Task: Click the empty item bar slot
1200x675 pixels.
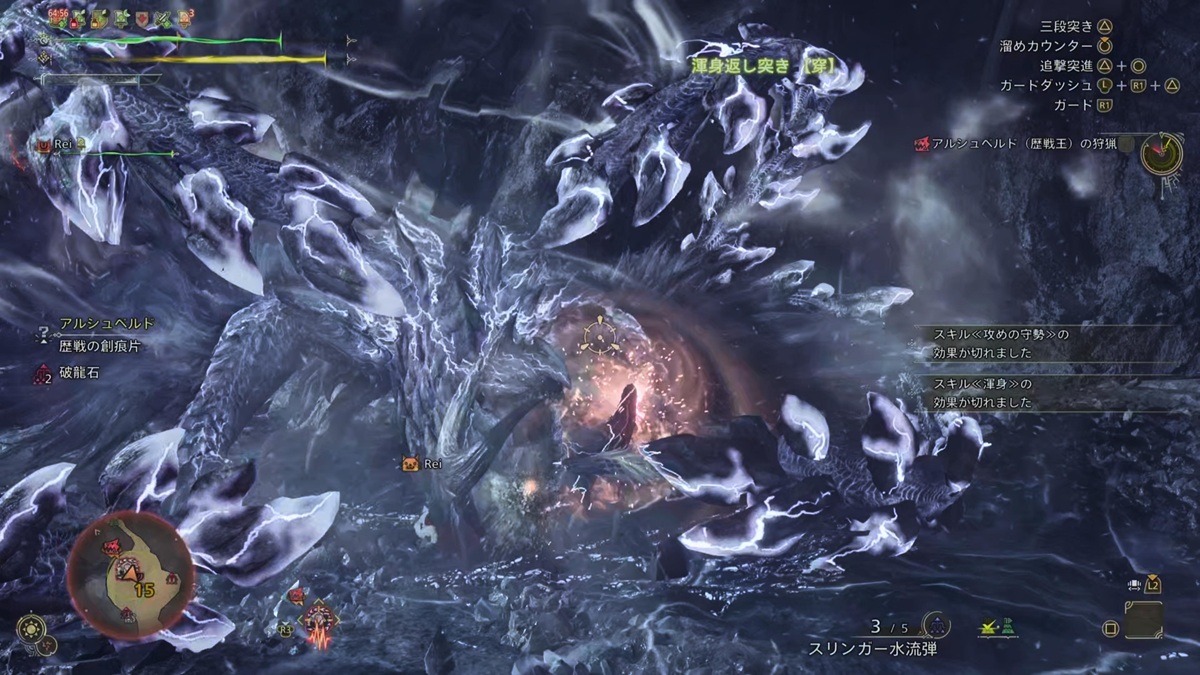Action: coord(1143,620)
